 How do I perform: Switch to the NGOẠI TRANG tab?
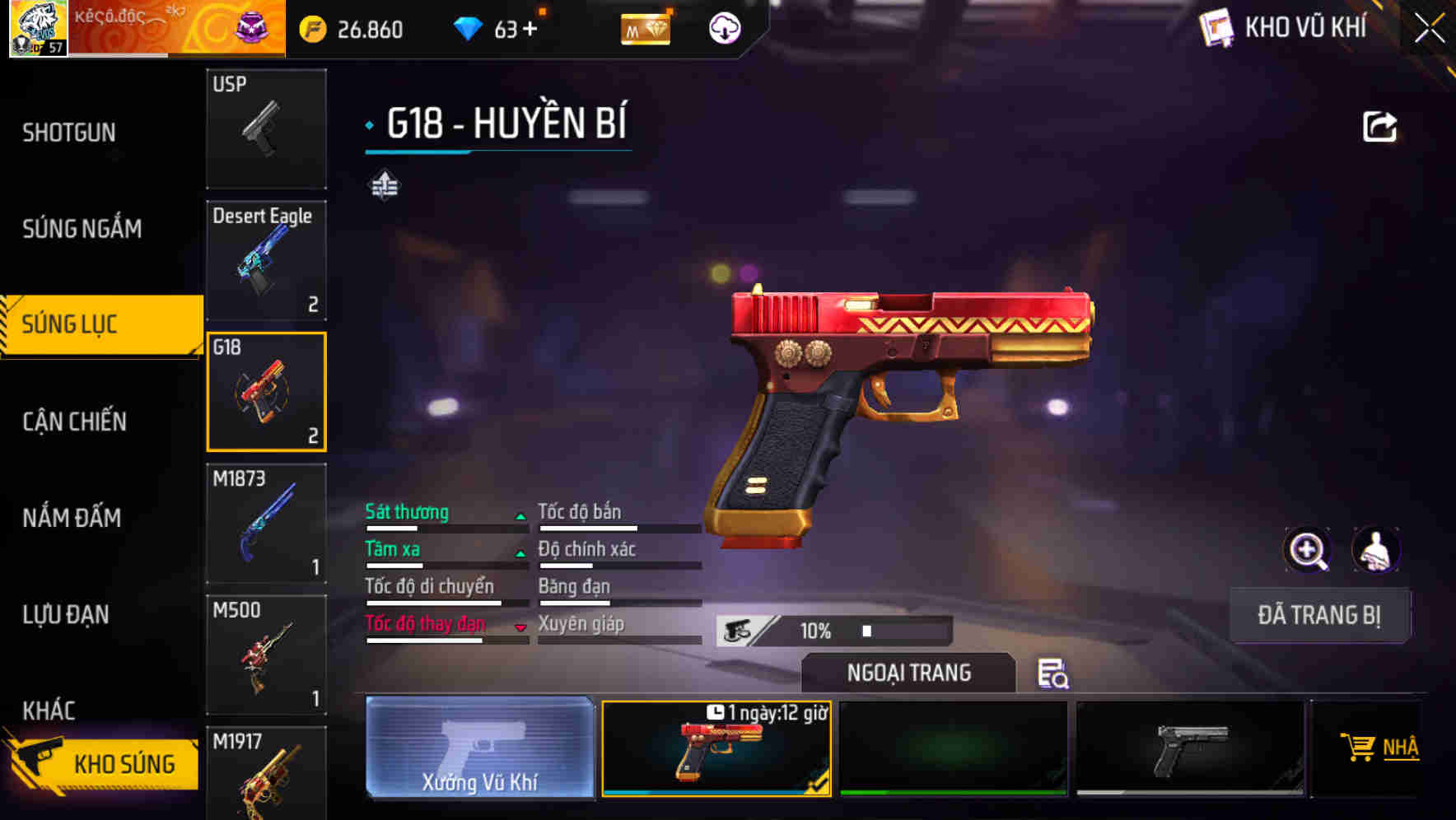pyautogui.click(x=908, y=673)
